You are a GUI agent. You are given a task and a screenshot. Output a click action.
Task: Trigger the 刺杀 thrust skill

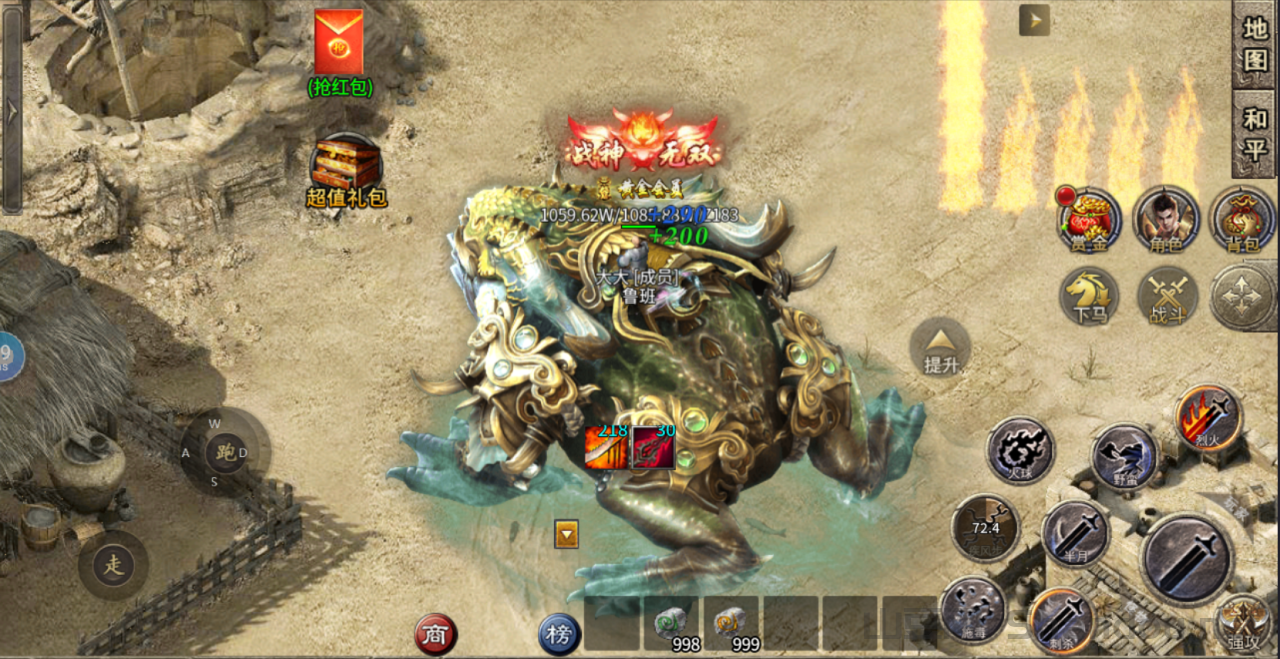1061,619
